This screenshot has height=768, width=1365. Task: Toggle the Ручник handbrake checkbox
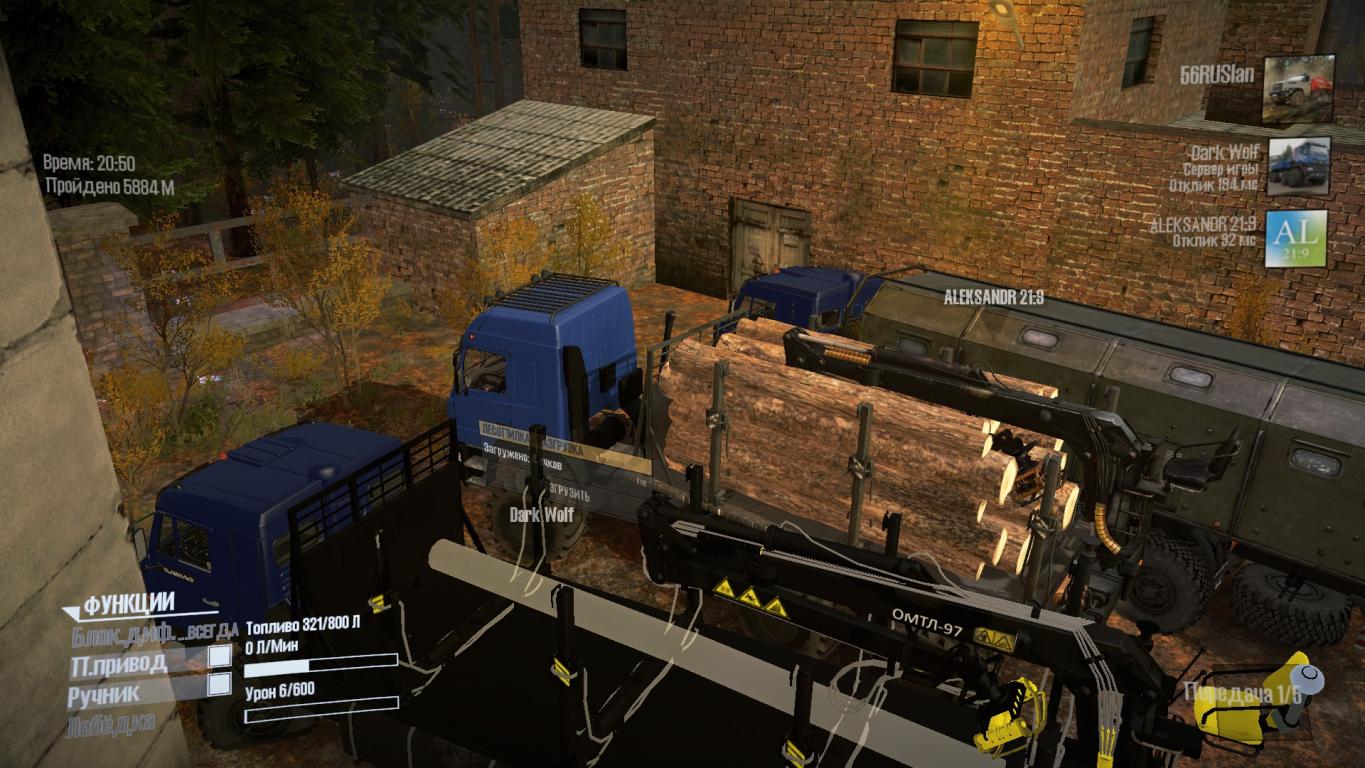(x=219, y=685)
